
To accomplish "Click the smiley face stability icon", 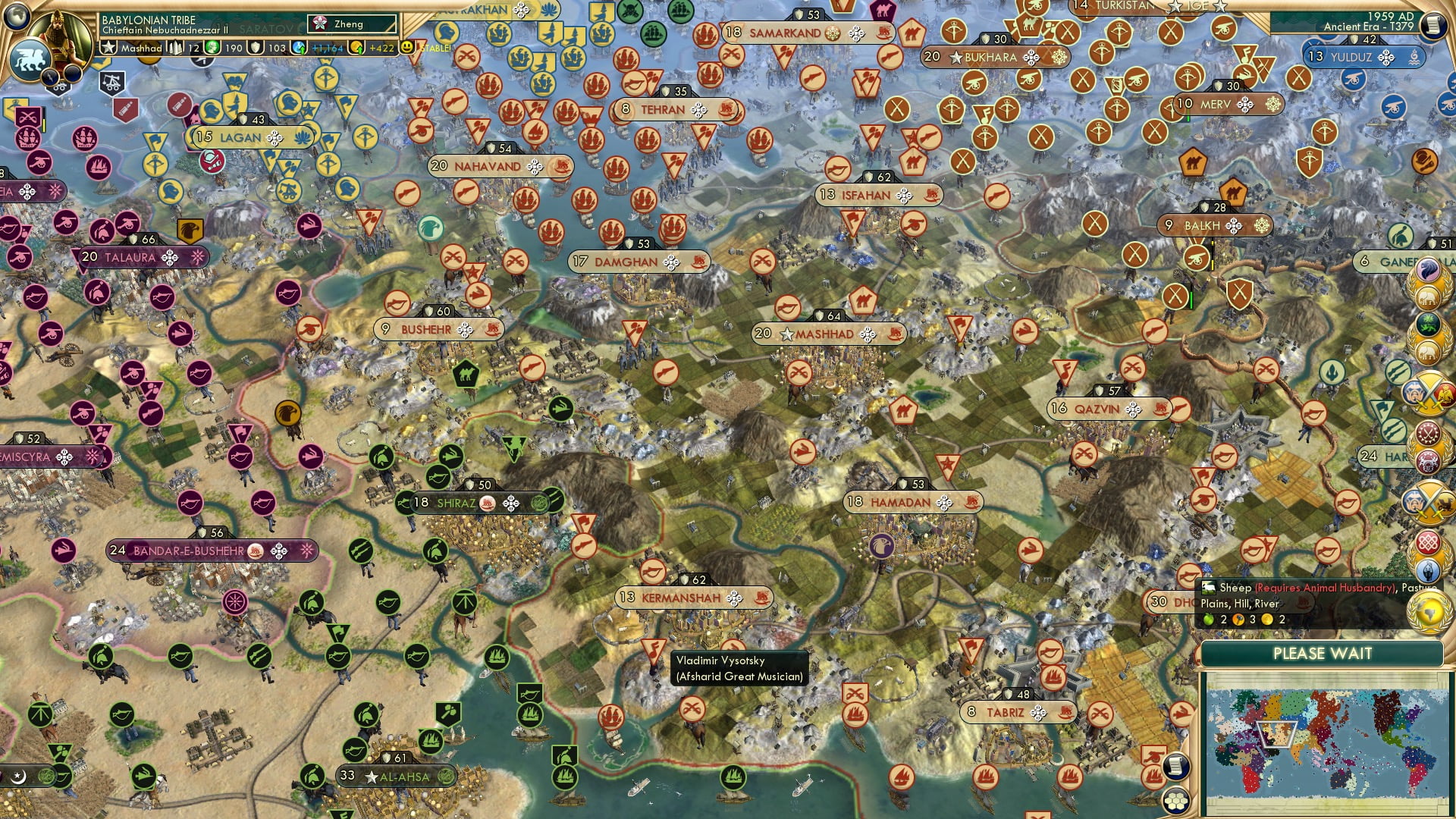I will click(x=407, y=48).
